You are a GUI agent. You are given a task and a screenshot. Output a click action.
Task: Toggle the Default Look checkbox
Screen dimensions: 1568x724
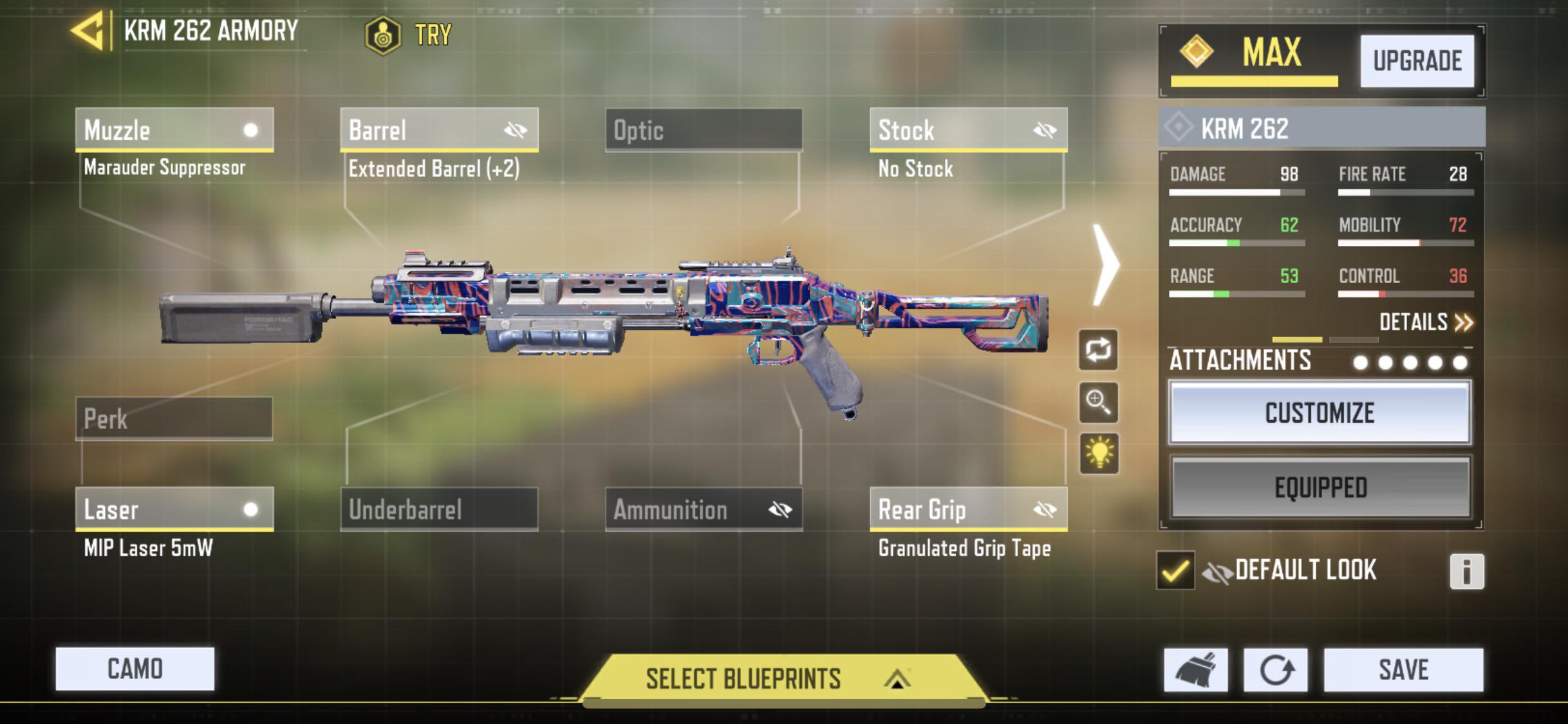pyautogui.click(x=1175, y=570)
